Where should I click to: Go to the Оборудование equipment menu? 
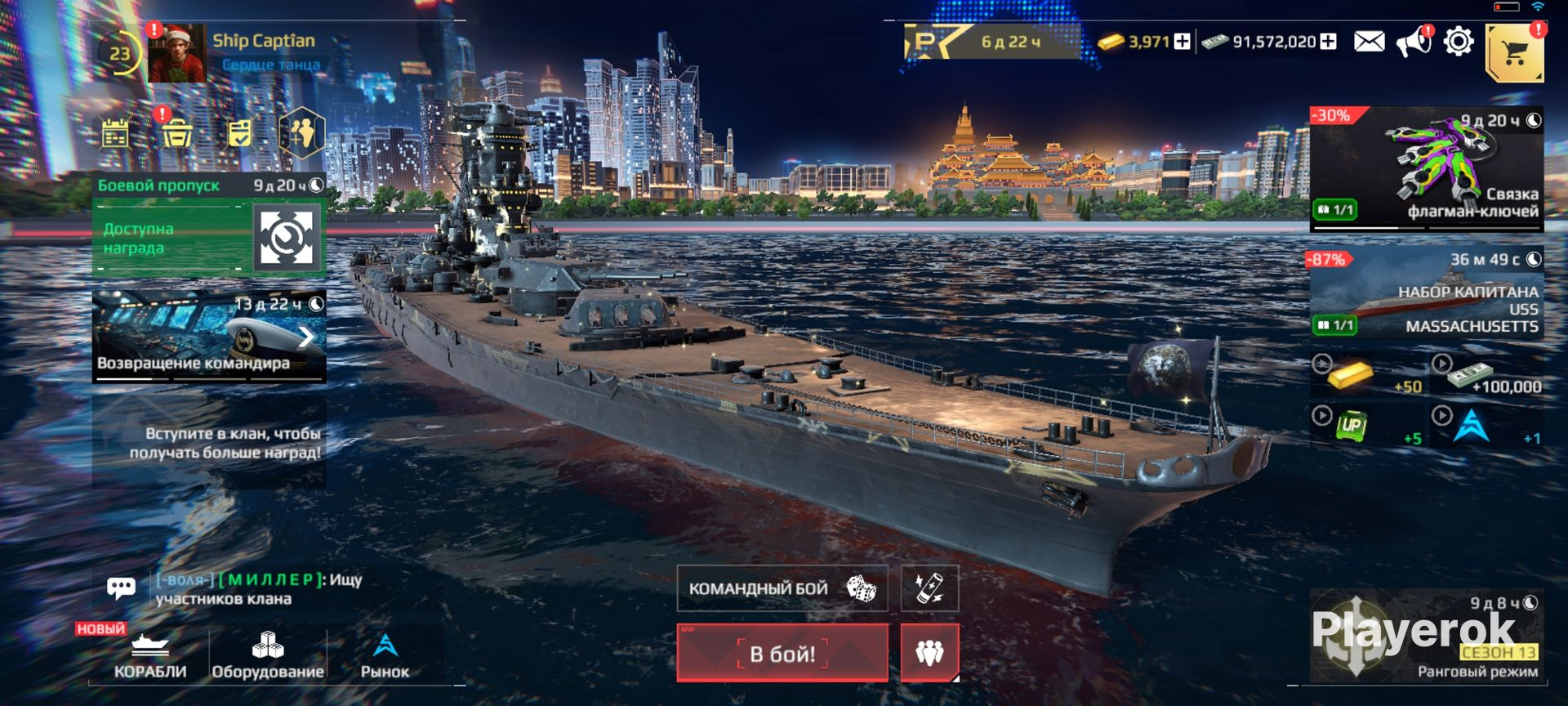click(x=268, y=656)
